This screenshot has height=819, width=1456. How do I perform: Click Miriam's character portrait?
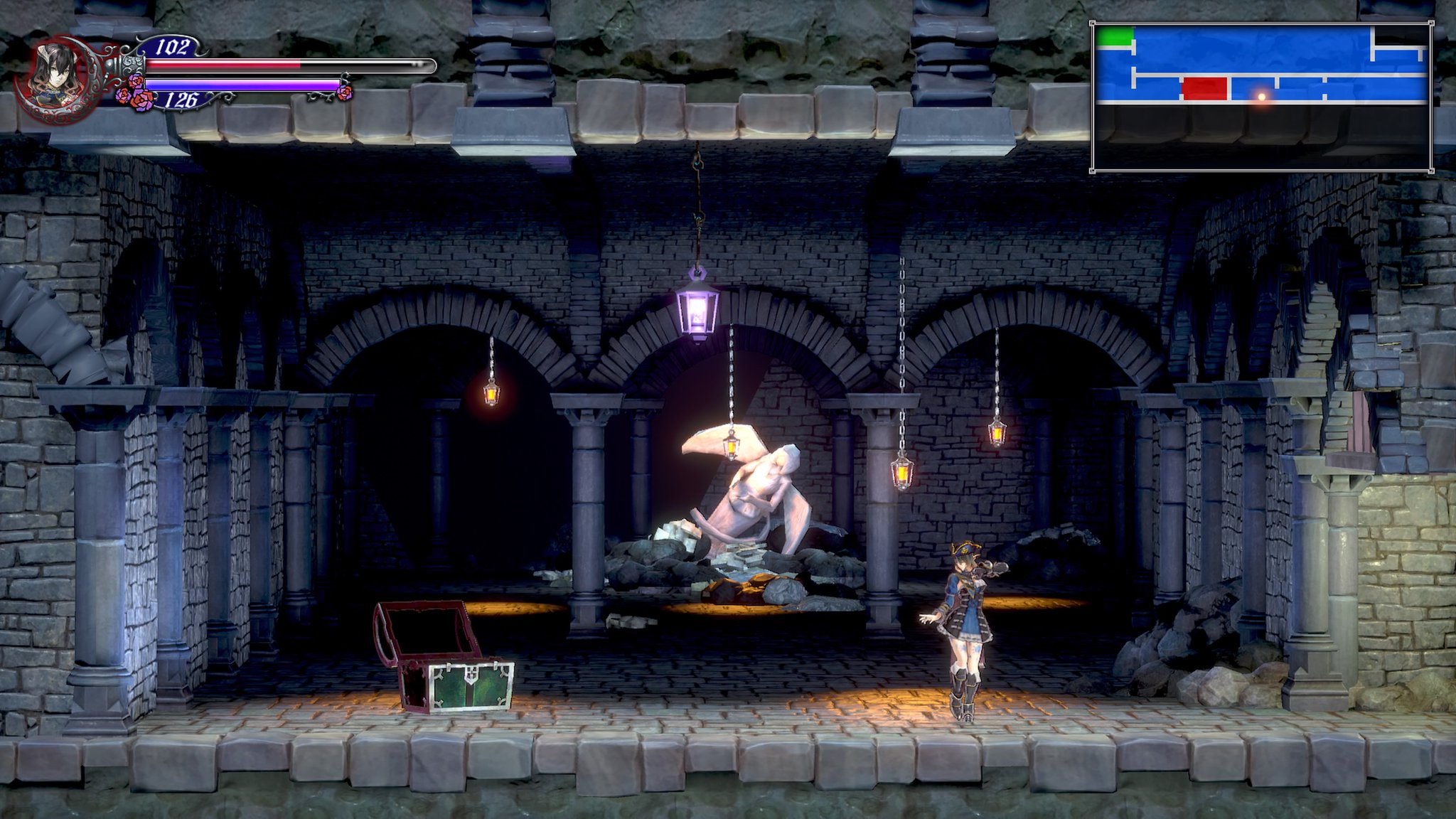[x=55, y=75]
